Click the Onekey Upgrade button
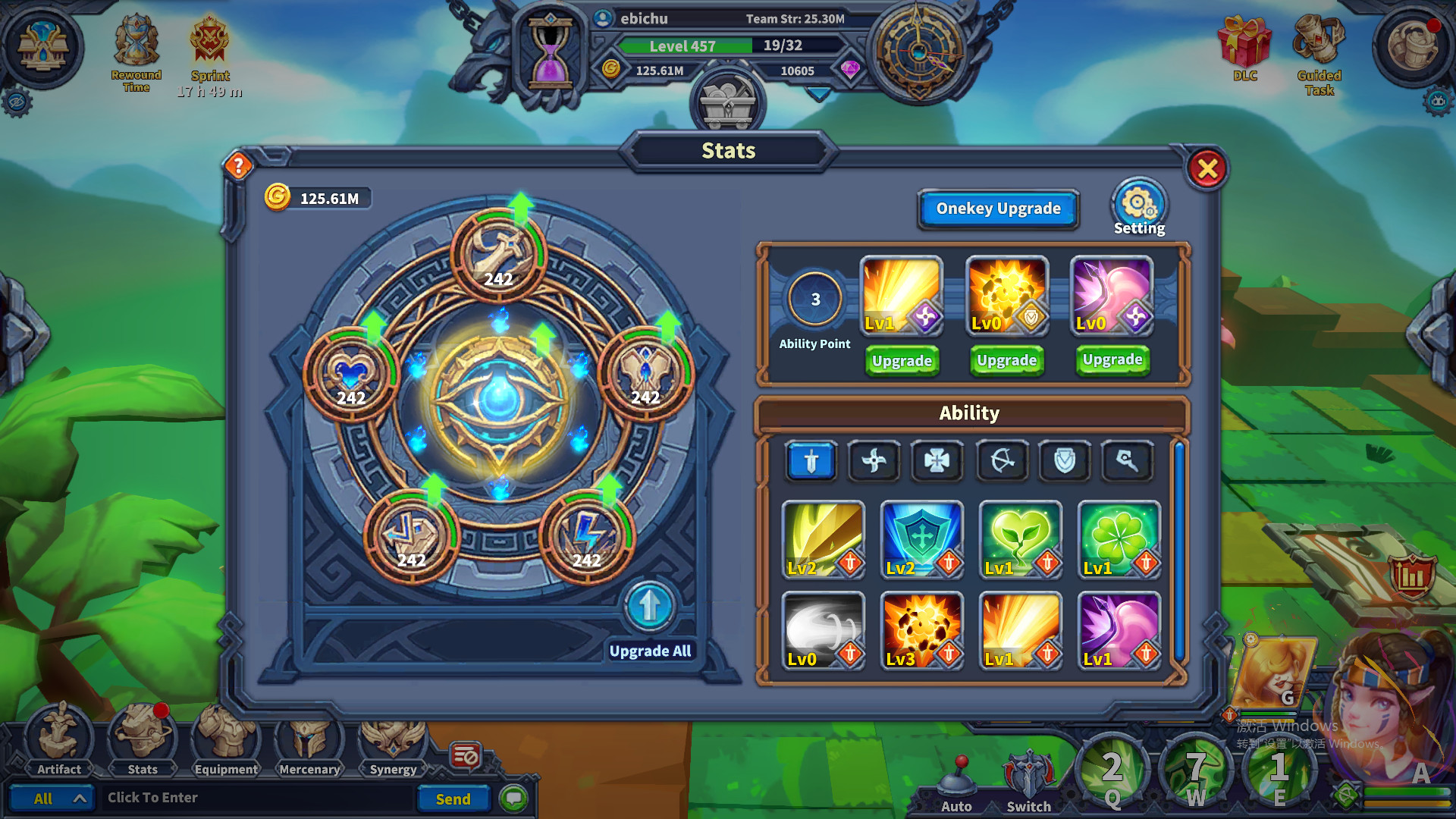 tap(998, 209)
